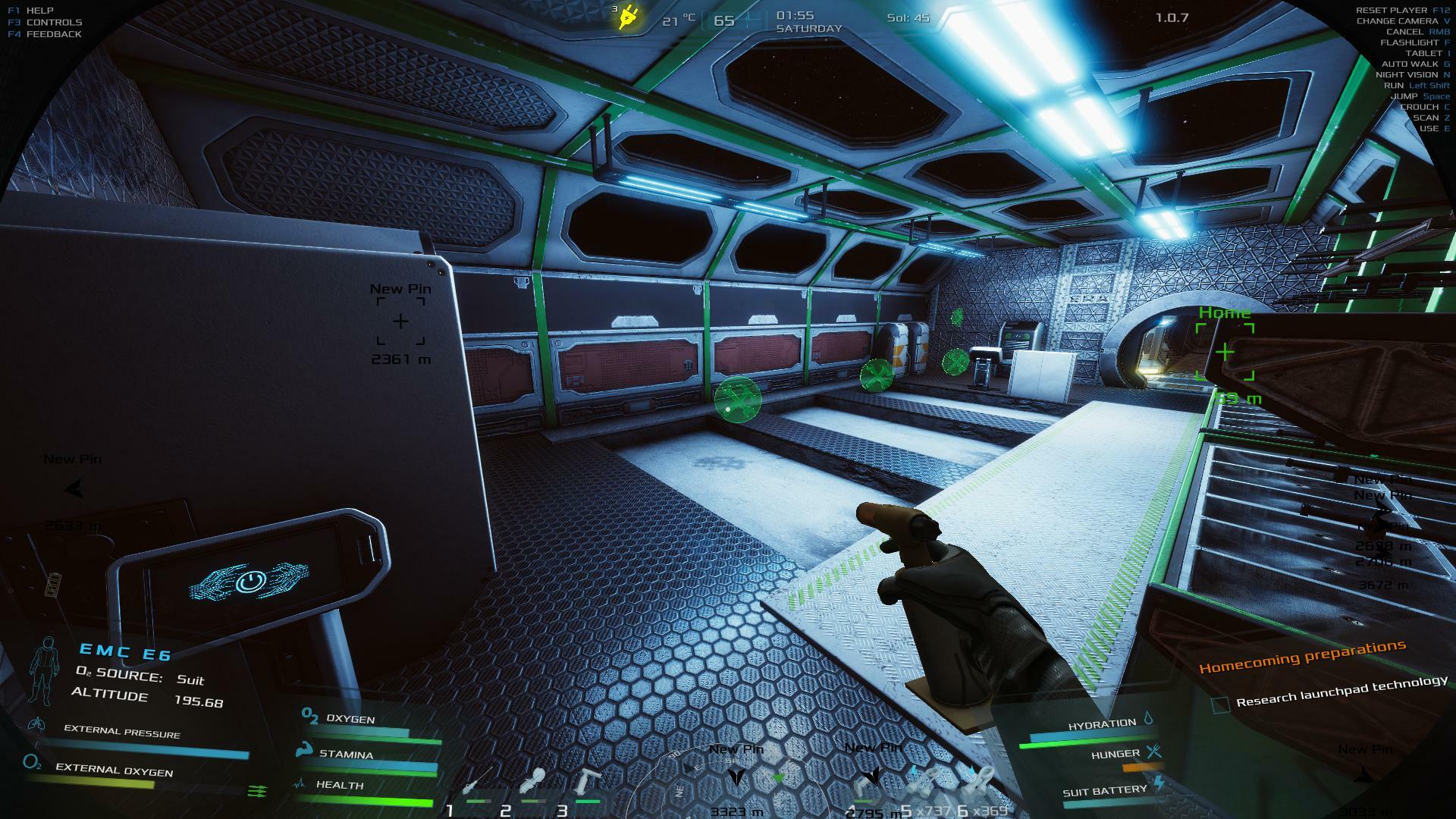Image resolution: width=1456 pixels, height=819 pixels.
Task: Click the astronaut suit status figure
Action: click(x=44, y=671)
